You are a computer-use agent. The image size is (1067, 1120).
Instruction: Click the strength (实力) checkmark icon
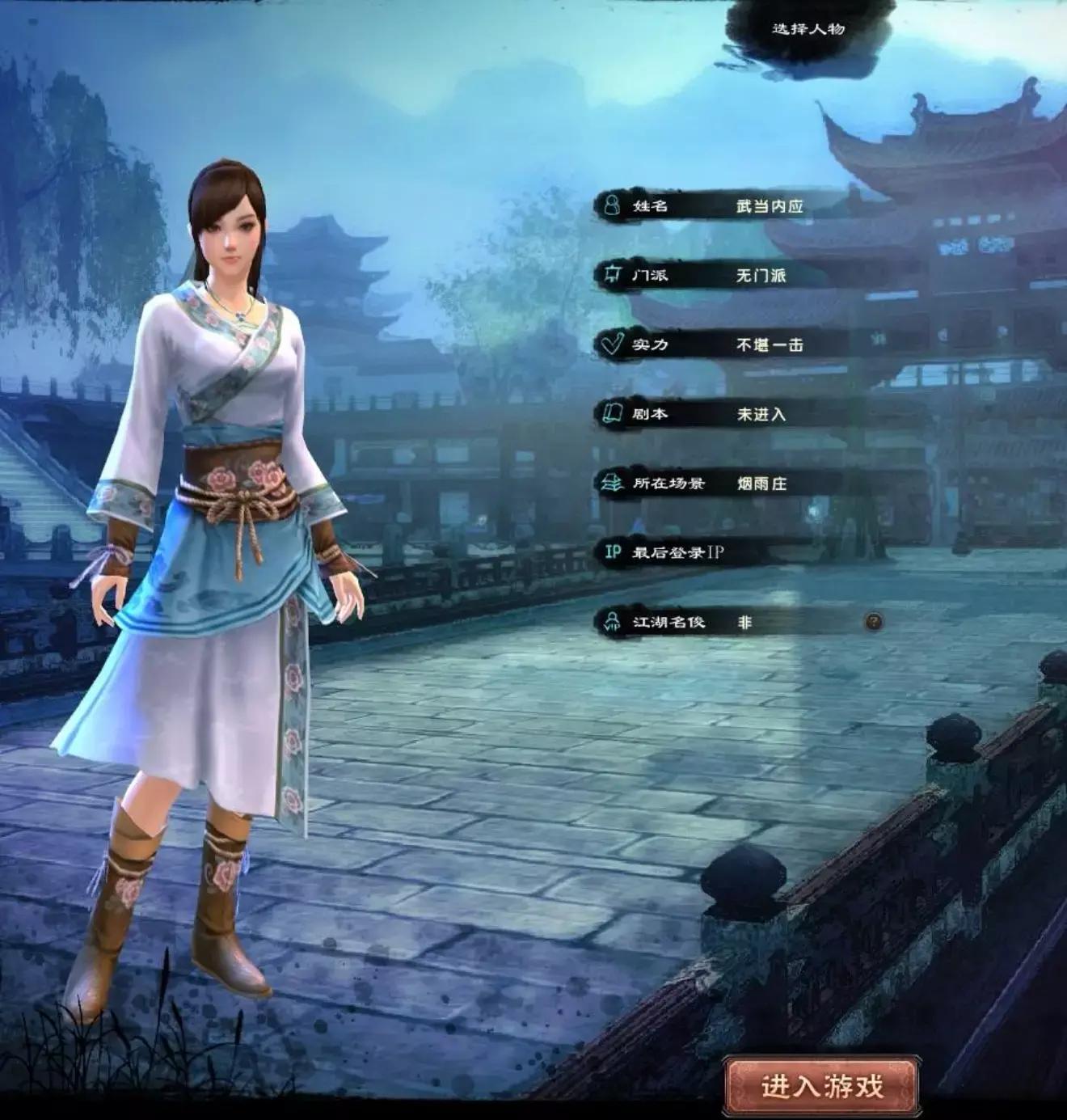pos(612,342)
